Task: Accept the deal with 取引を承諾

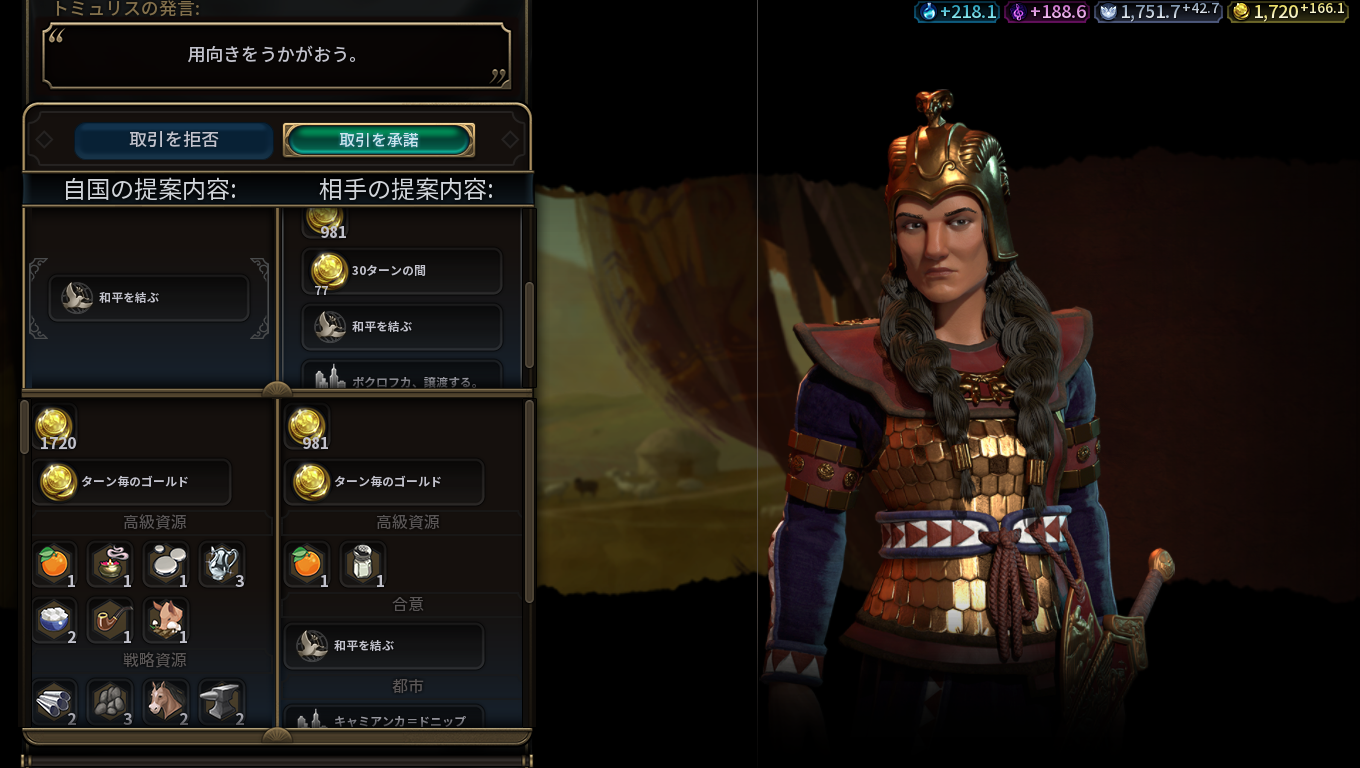Action: 378,140
